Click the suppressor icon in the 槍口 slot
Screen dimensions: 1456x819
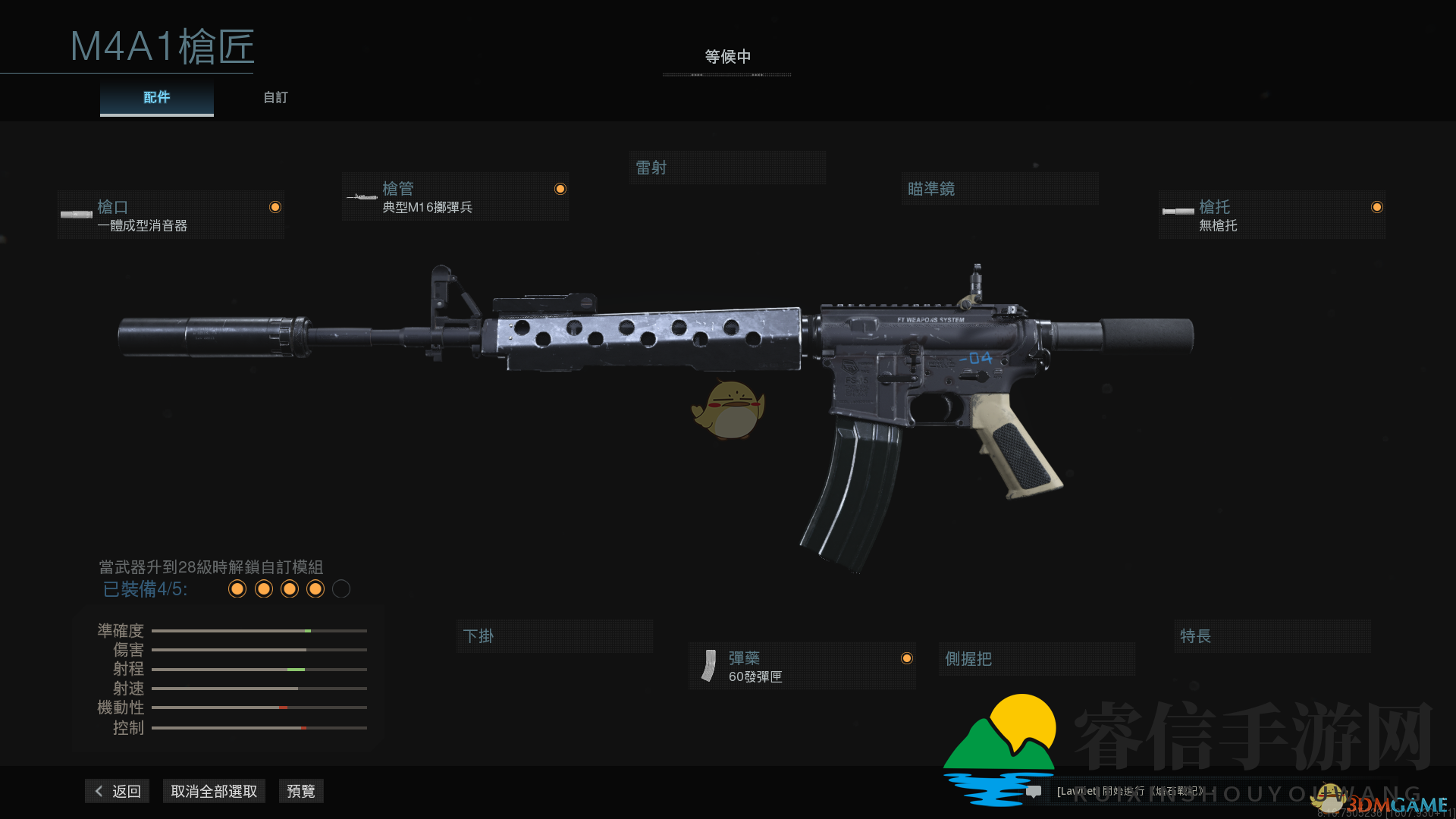[78, 215]
